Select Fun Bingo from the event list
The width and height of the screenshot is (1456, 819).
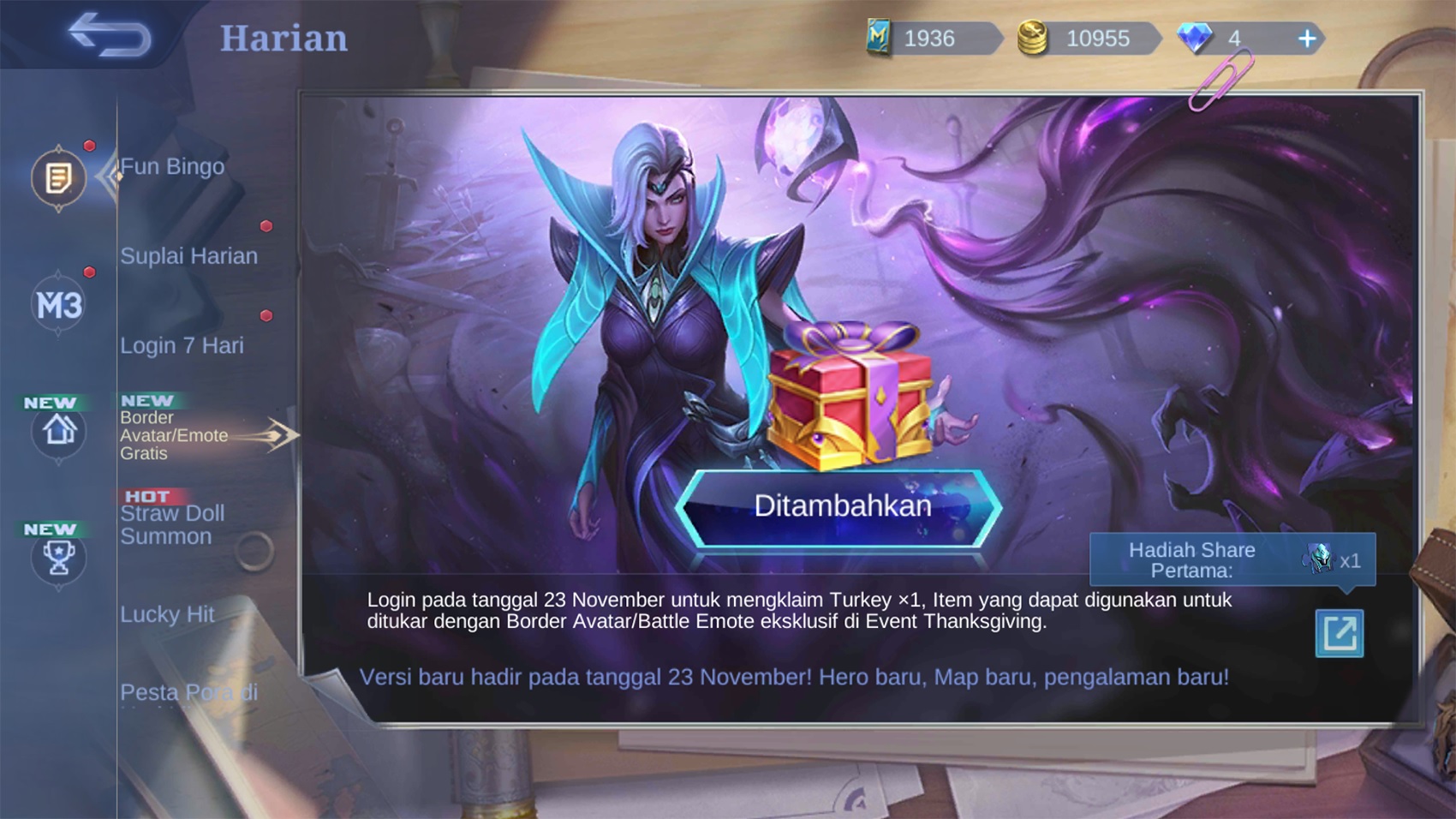(x=170, y=166)
